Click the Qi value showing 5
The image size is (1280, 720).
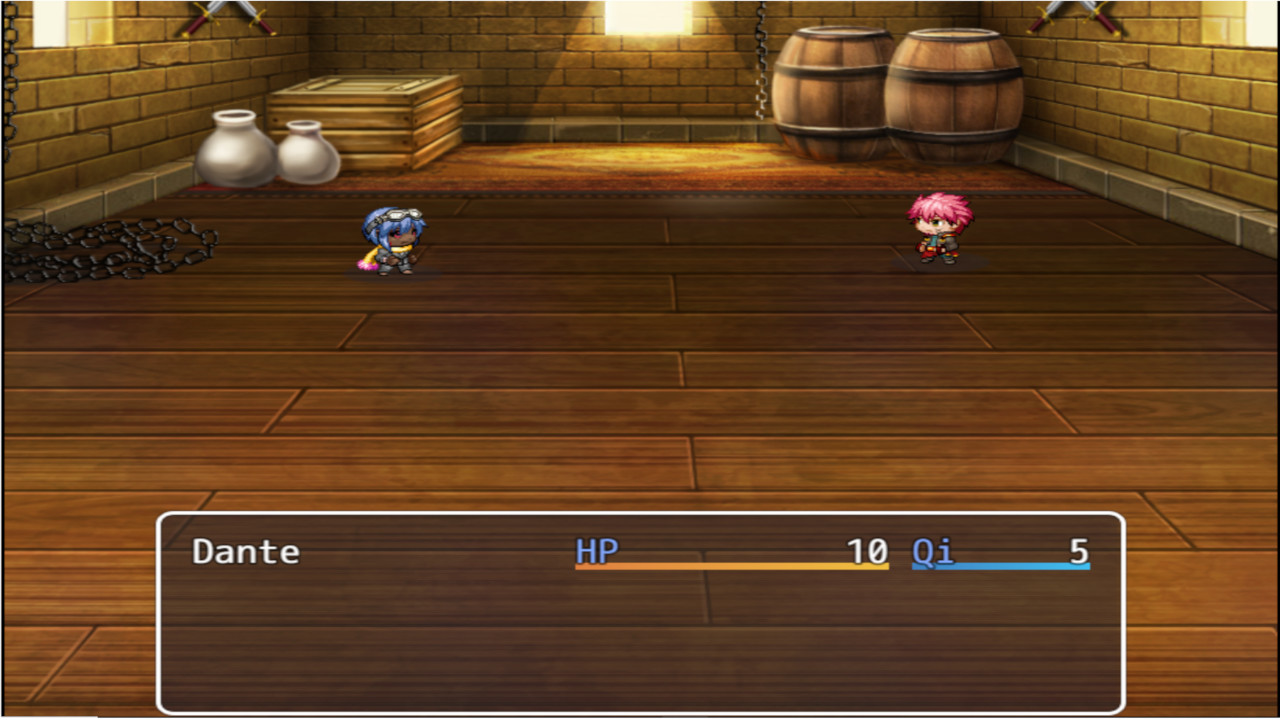click(1076, 551)
